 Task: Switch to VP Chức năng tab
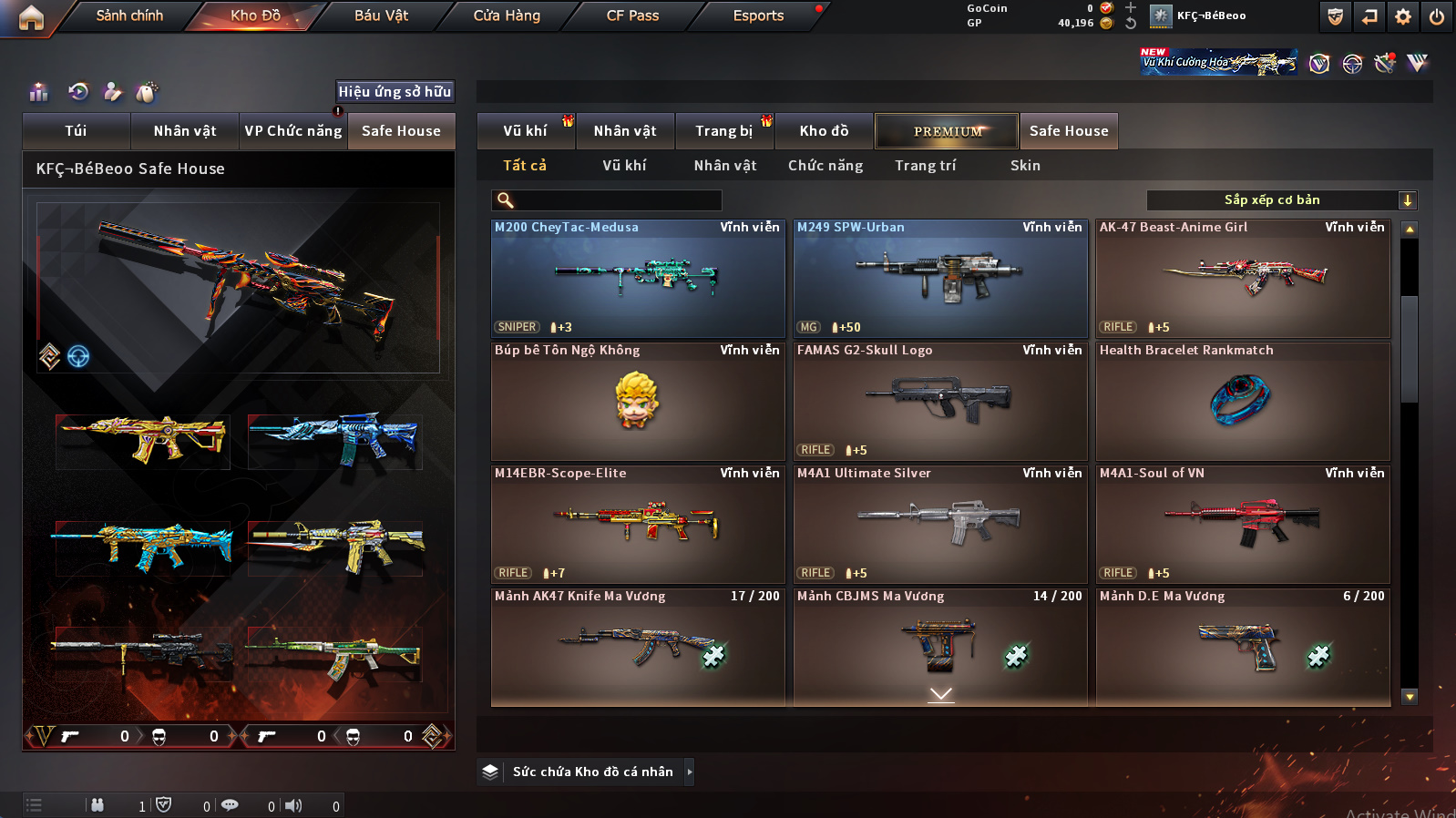pyautogui.click(x=292, y=131)
